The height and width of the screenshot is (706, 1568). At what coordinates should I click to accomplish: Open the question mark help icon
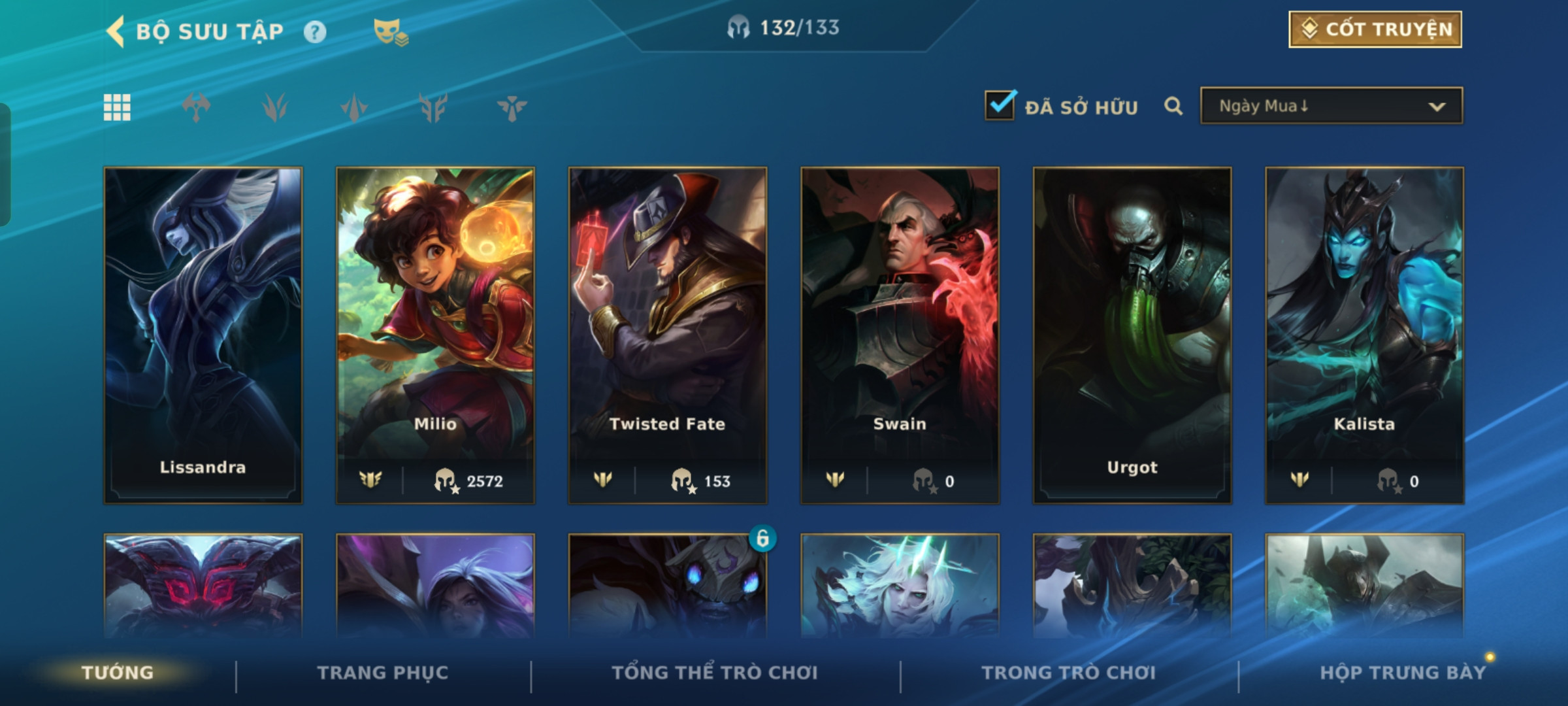coord(315,32)
